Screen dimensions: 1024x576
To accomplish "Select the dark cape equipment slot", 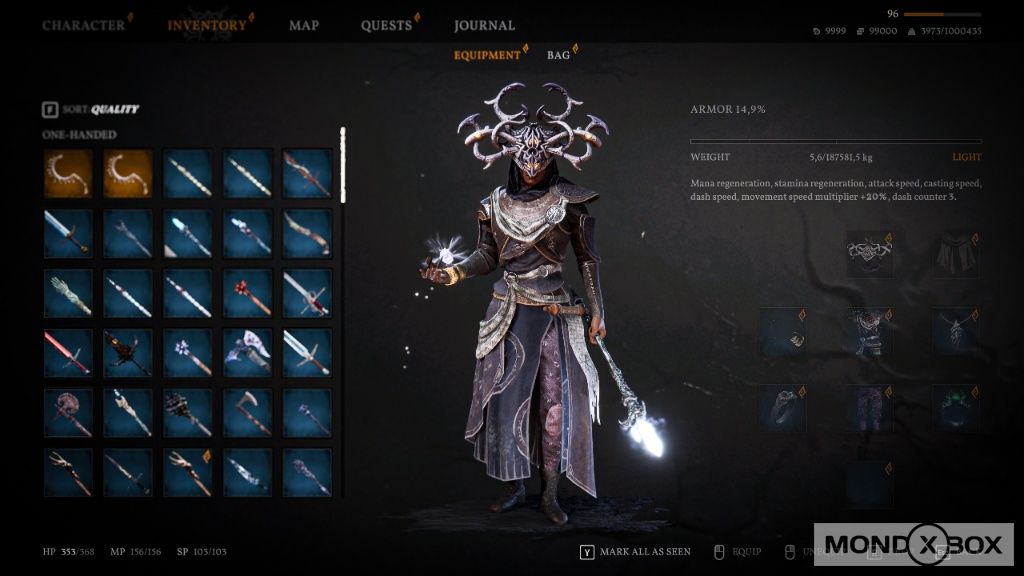I will (957, 254).
